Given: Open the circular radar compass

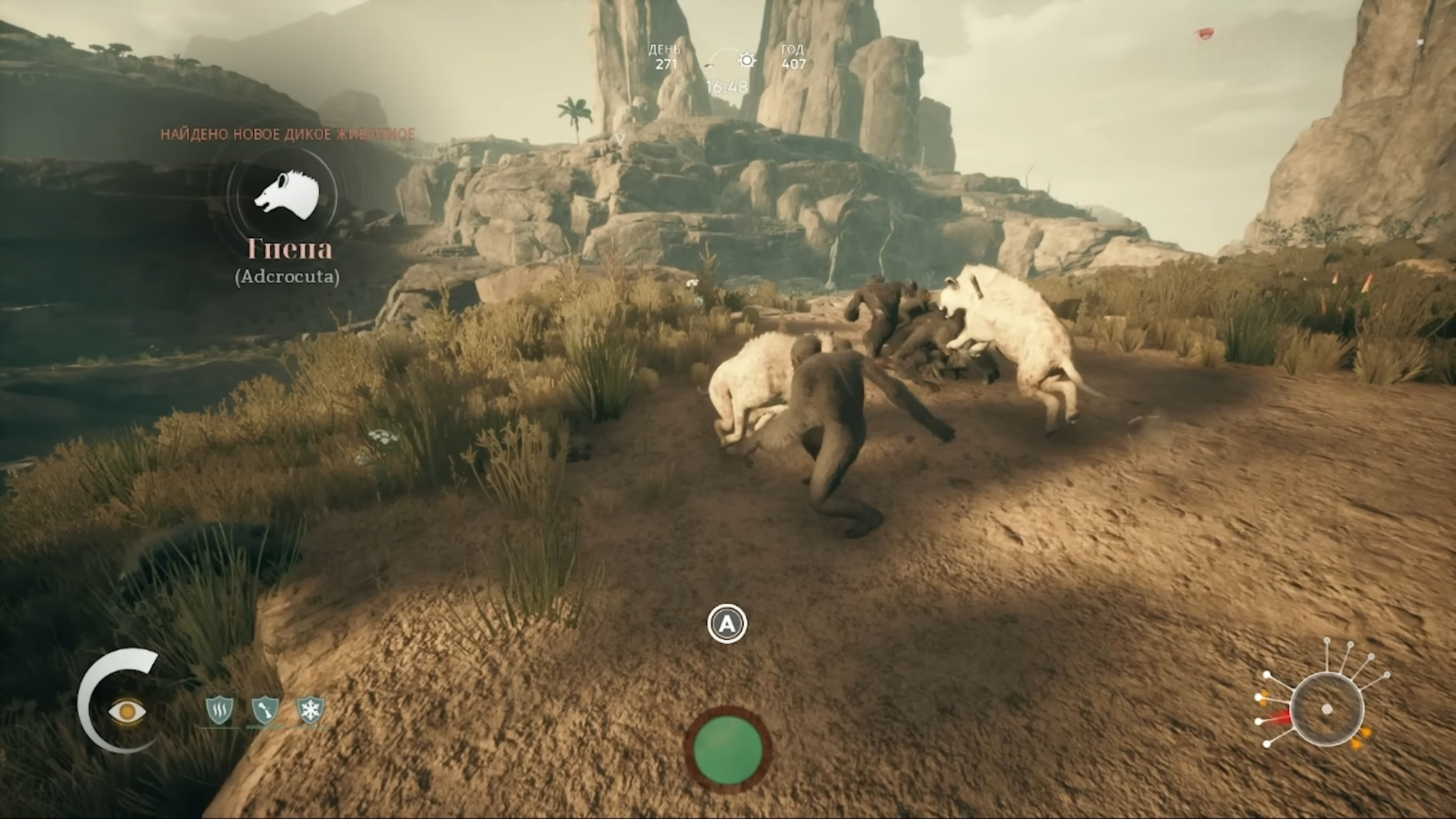Looking at the screenshot, I should coord(1327,710).
